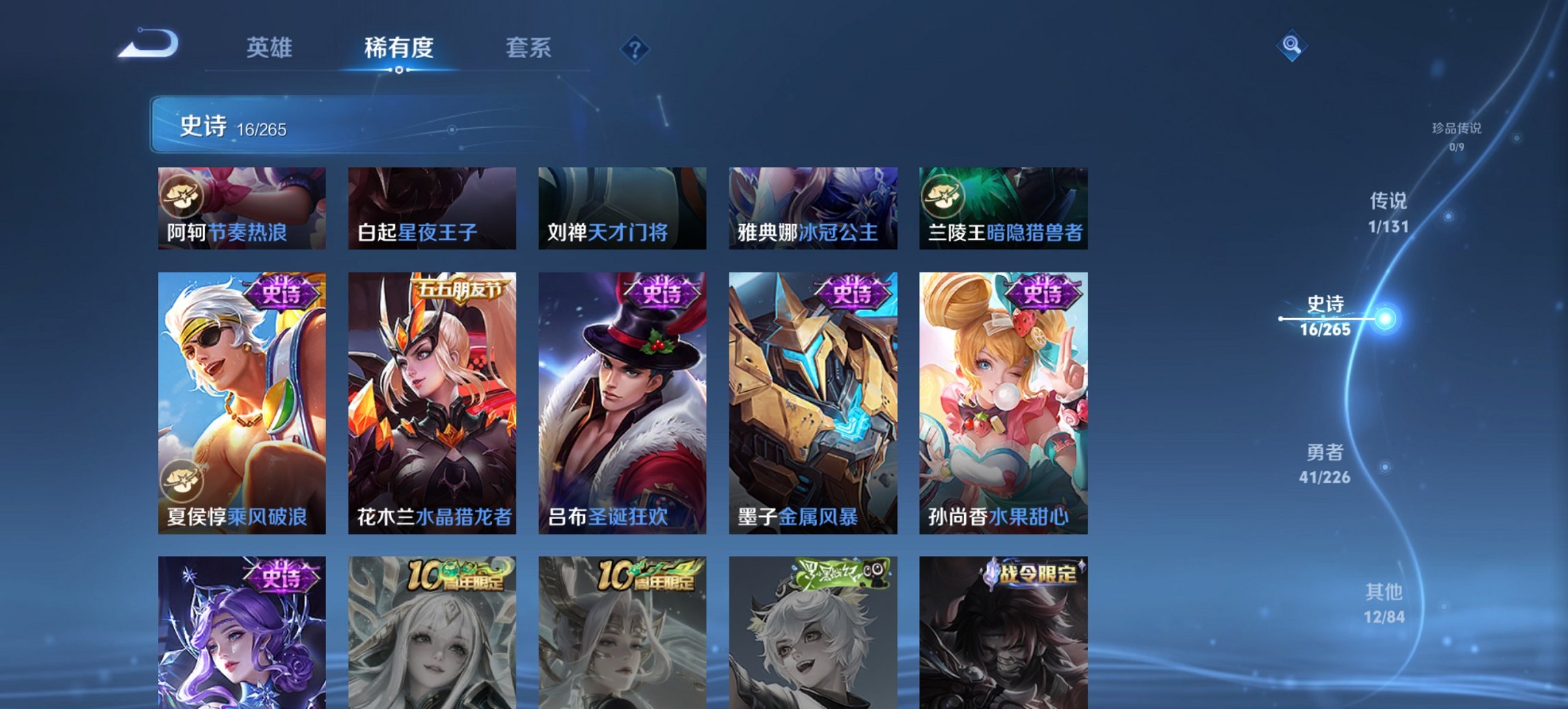The image size is (1568, 709).
Task: Click the help question mark icon
Action: point(635,48)
